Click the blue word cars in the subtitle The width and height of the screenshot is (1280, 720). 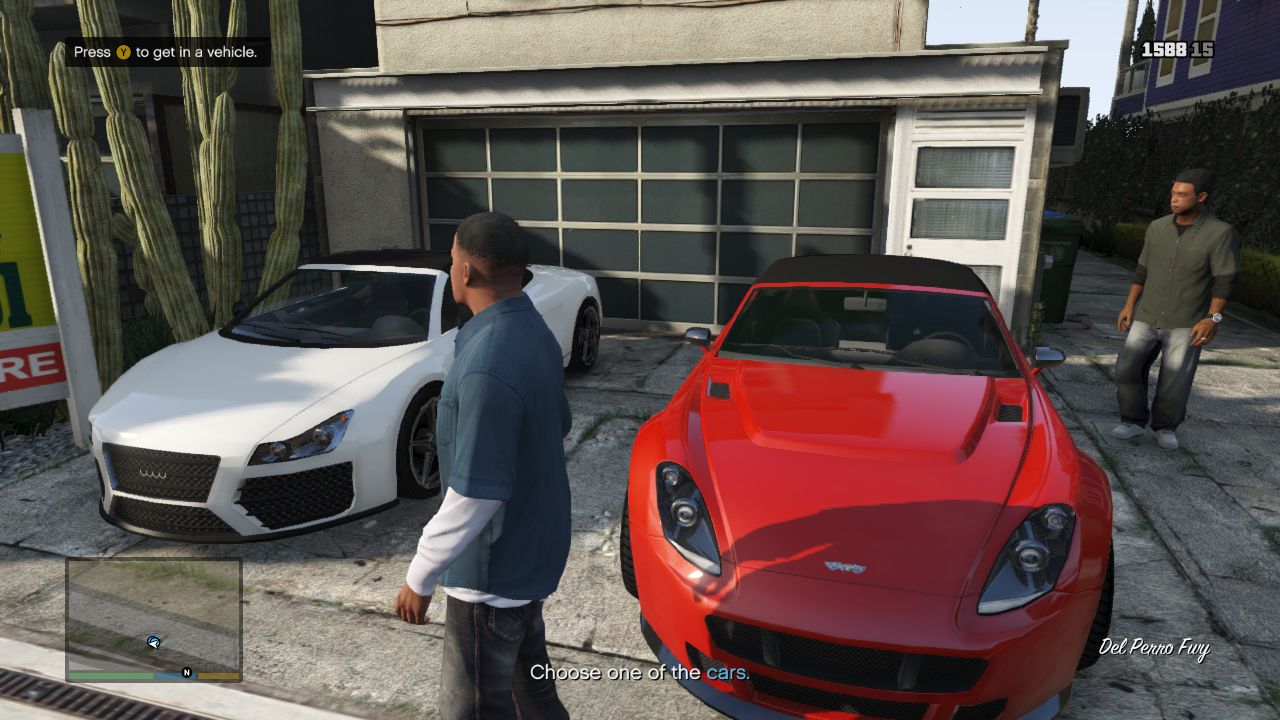pyautogui.click(x=728, y=673)
